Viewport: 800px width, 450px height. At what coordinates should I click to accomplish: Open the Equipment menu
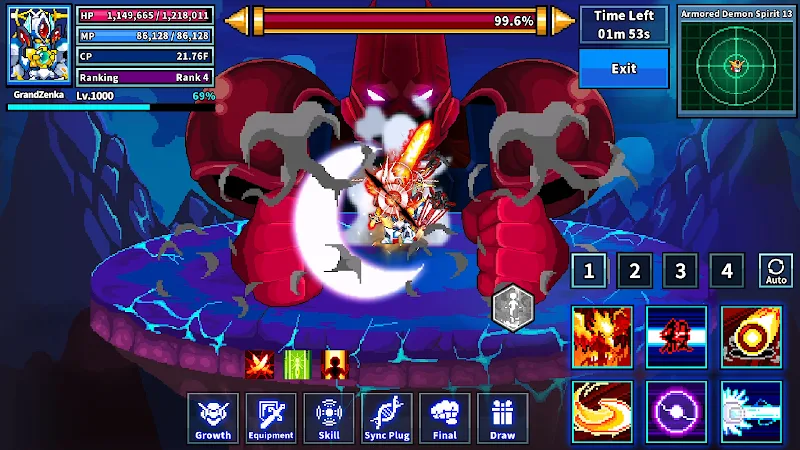click(x=271, y=418)
